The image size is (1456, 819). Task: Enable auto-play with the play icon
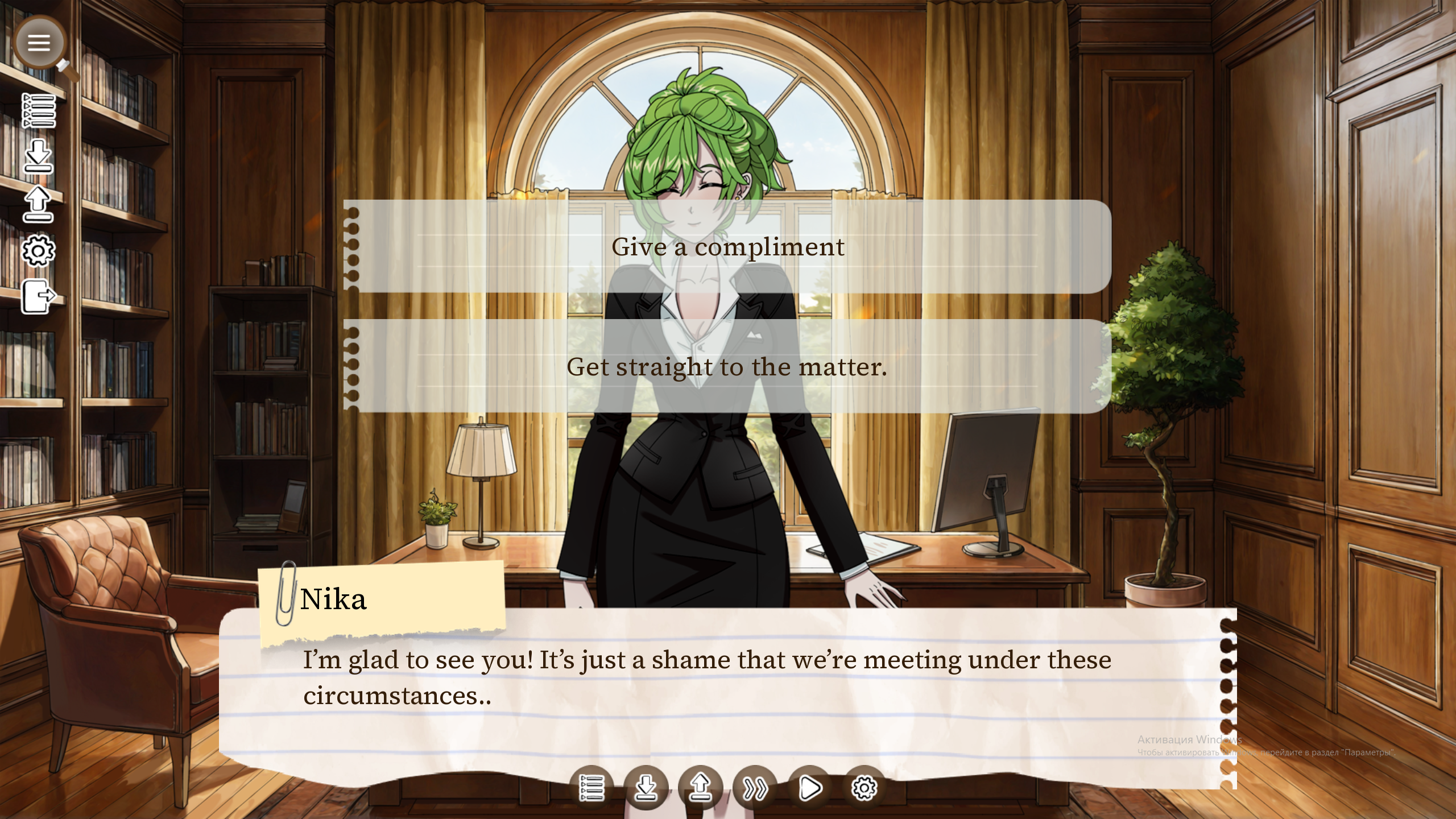click(810, 788)
